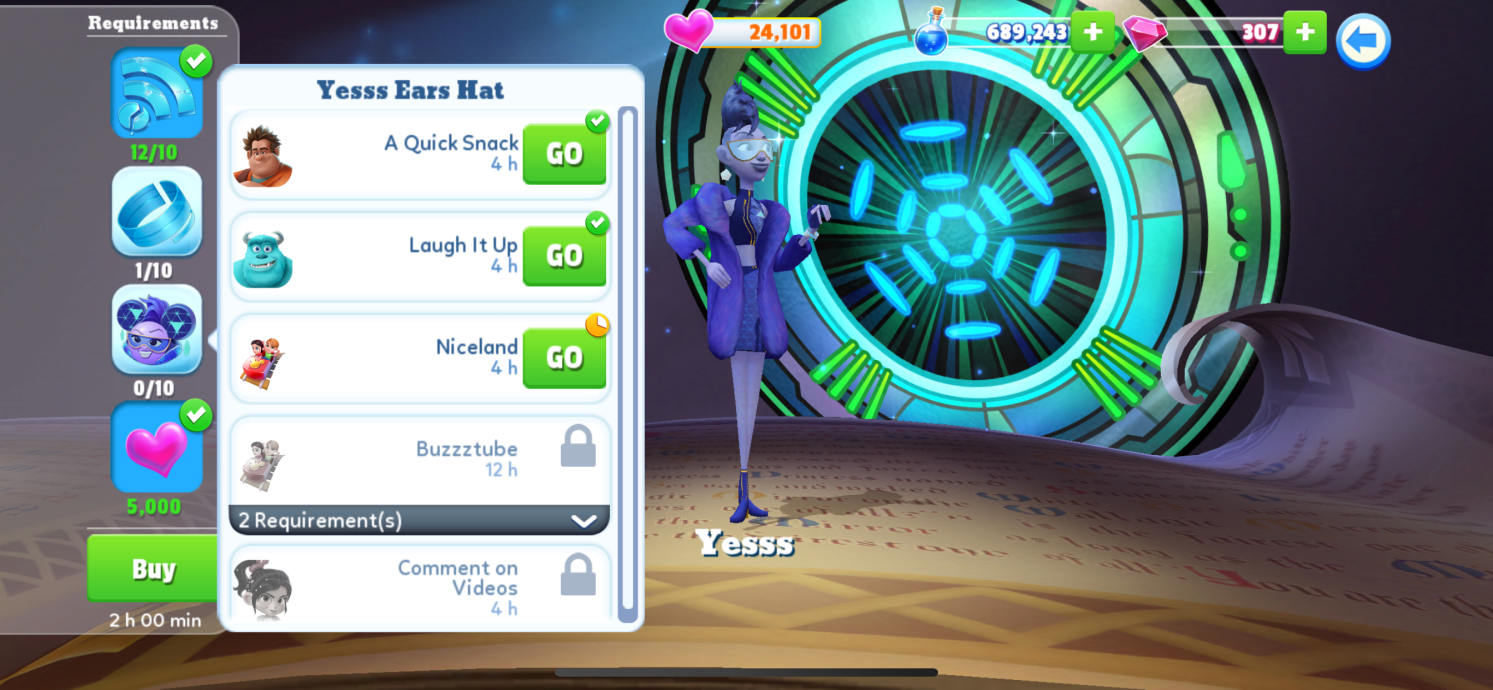Screen dimensions: 1493x690
Task: Start the Laugh It Up activity
Action: pos(564,256)
